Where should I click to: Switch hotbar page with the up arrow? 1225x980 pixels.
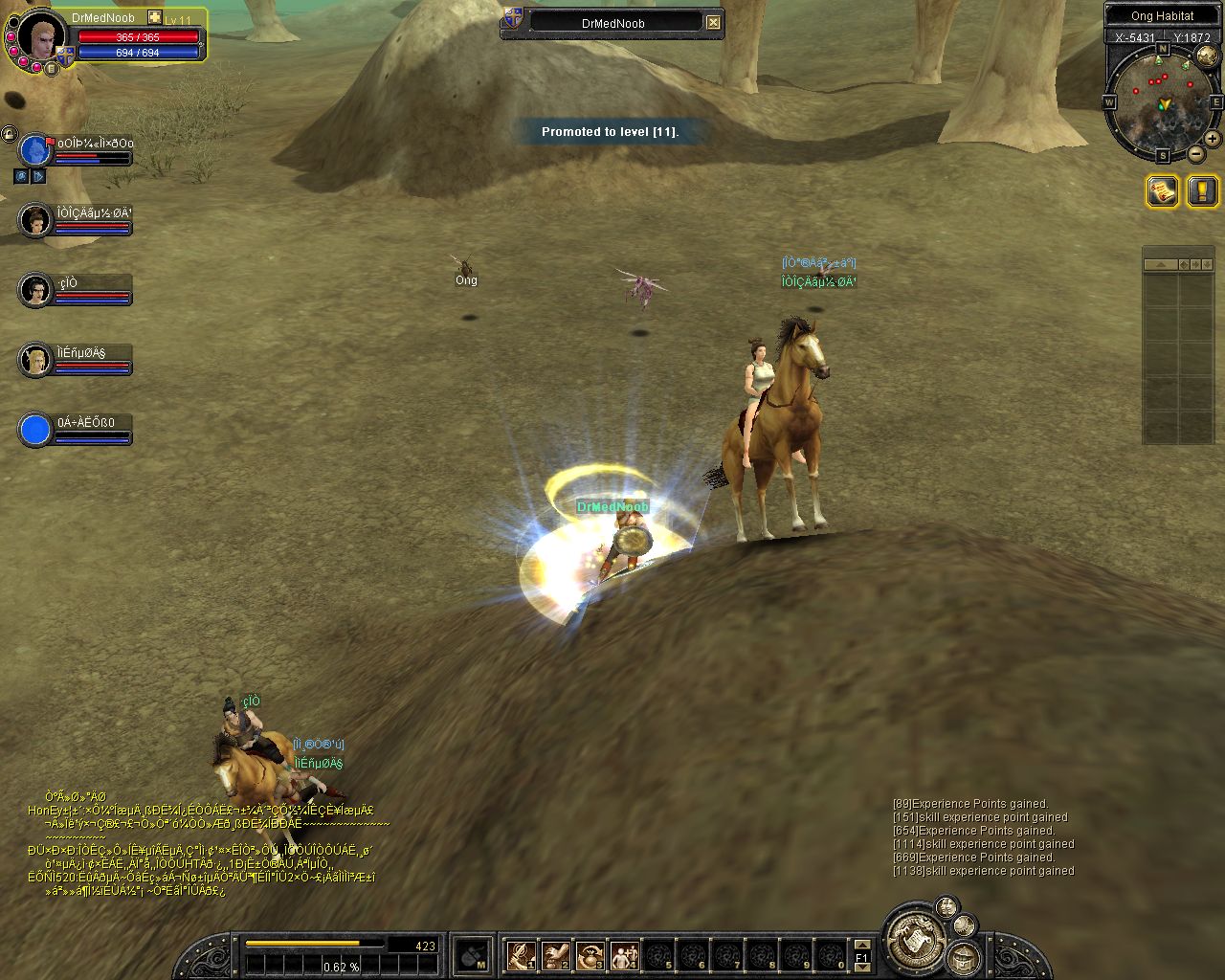click(x=861, y=944)
